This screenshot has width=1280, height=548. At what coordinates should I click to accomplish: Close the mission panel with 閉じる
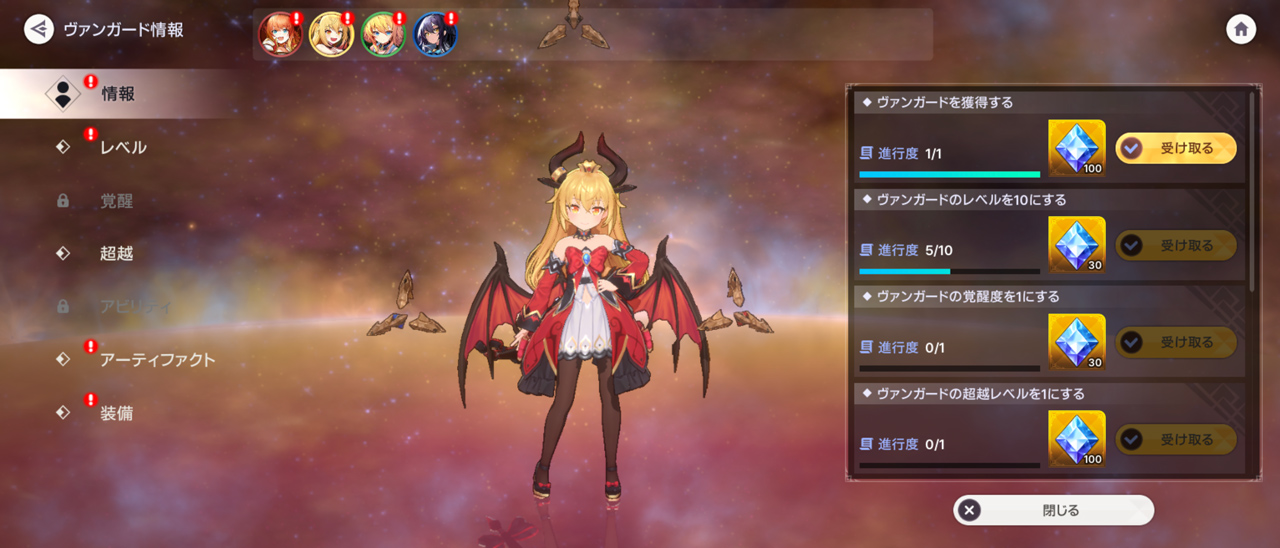tap(1053, 510)
